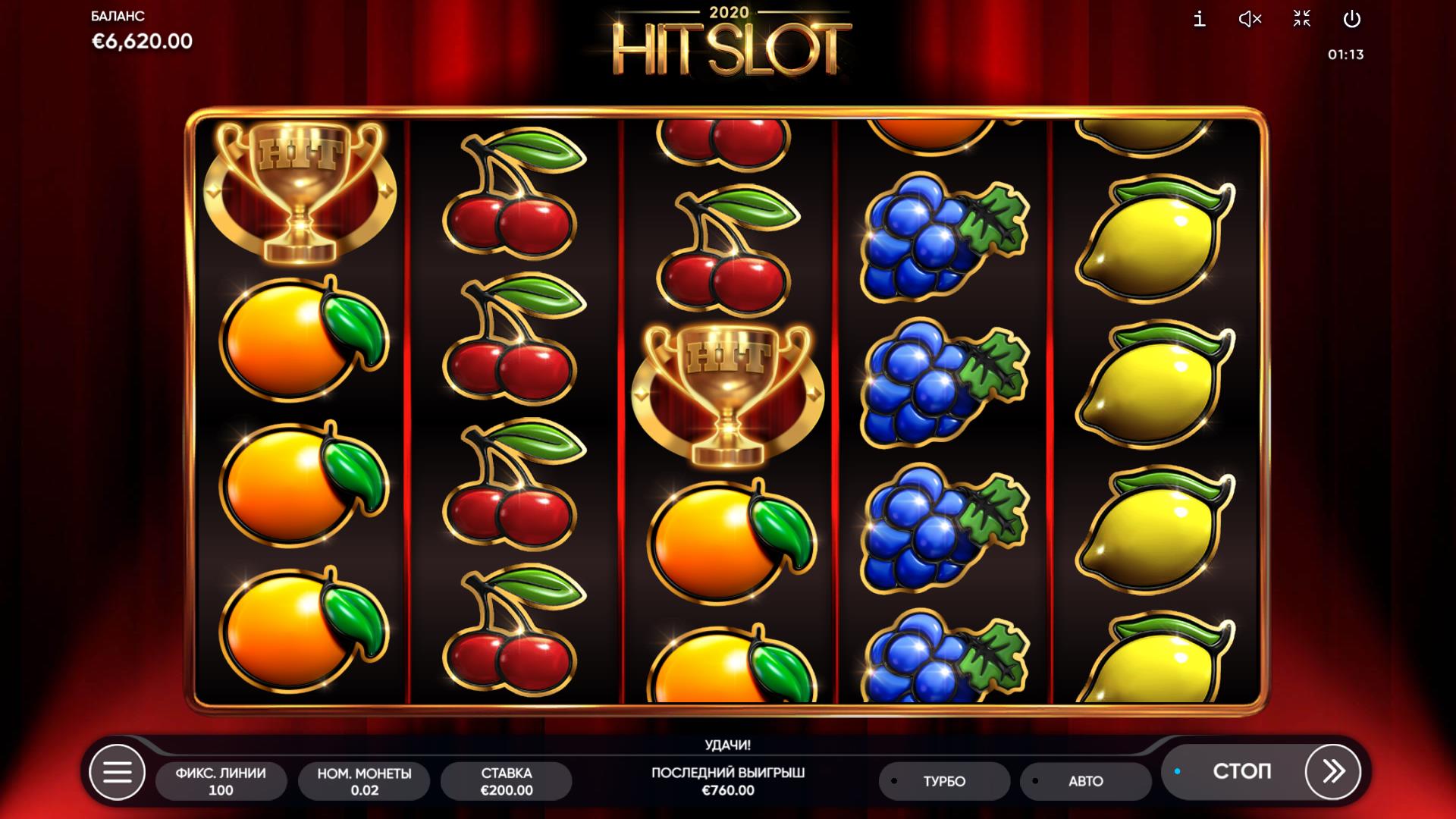This screenshot has height=819, width=1456.
Task: Adjust the bet amount (СТАВКА)
Action: coord(506,781)
